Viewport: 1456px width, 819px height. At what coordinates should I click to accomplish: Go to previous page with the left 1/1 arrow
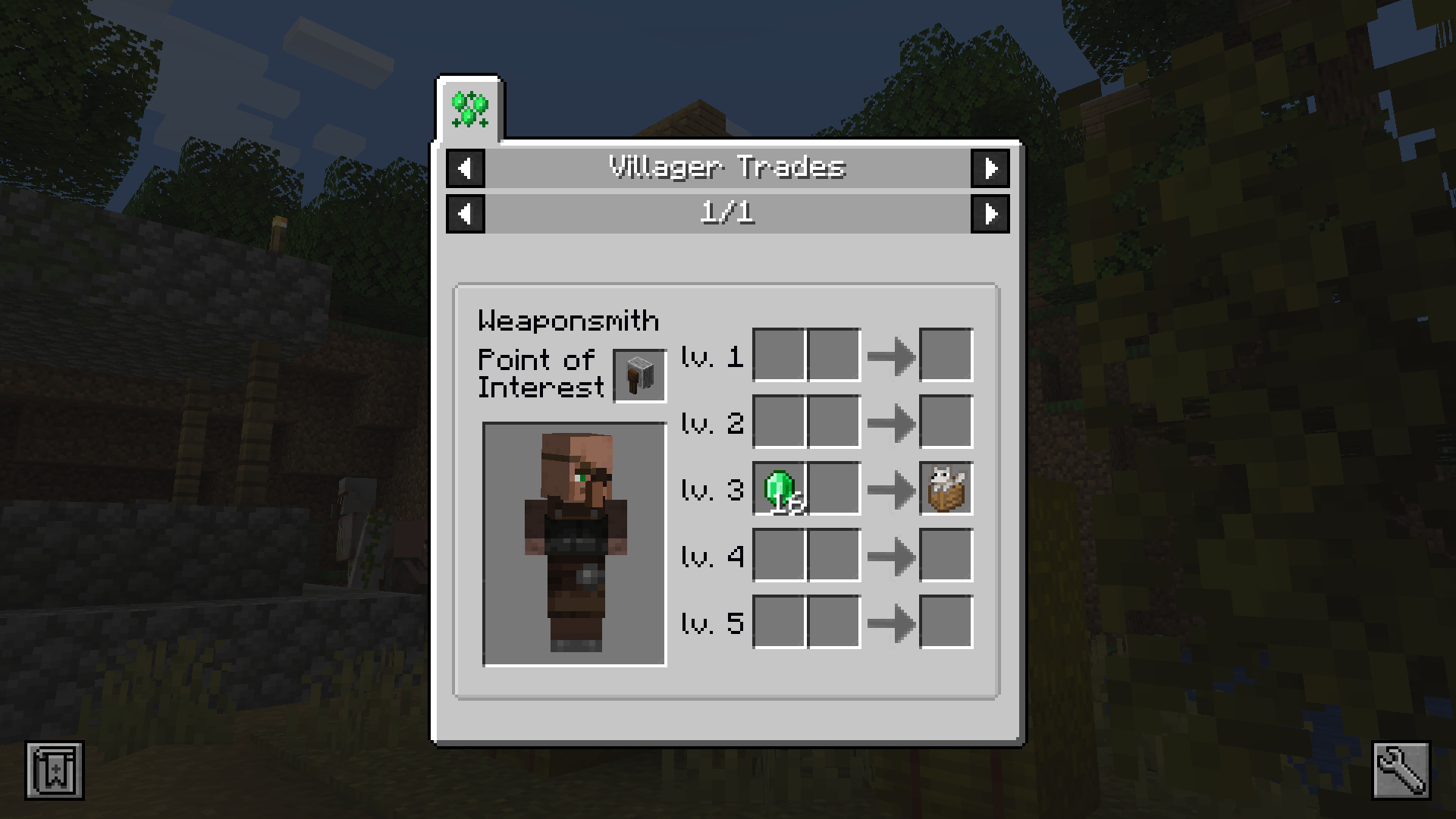[x=465, y=213]
